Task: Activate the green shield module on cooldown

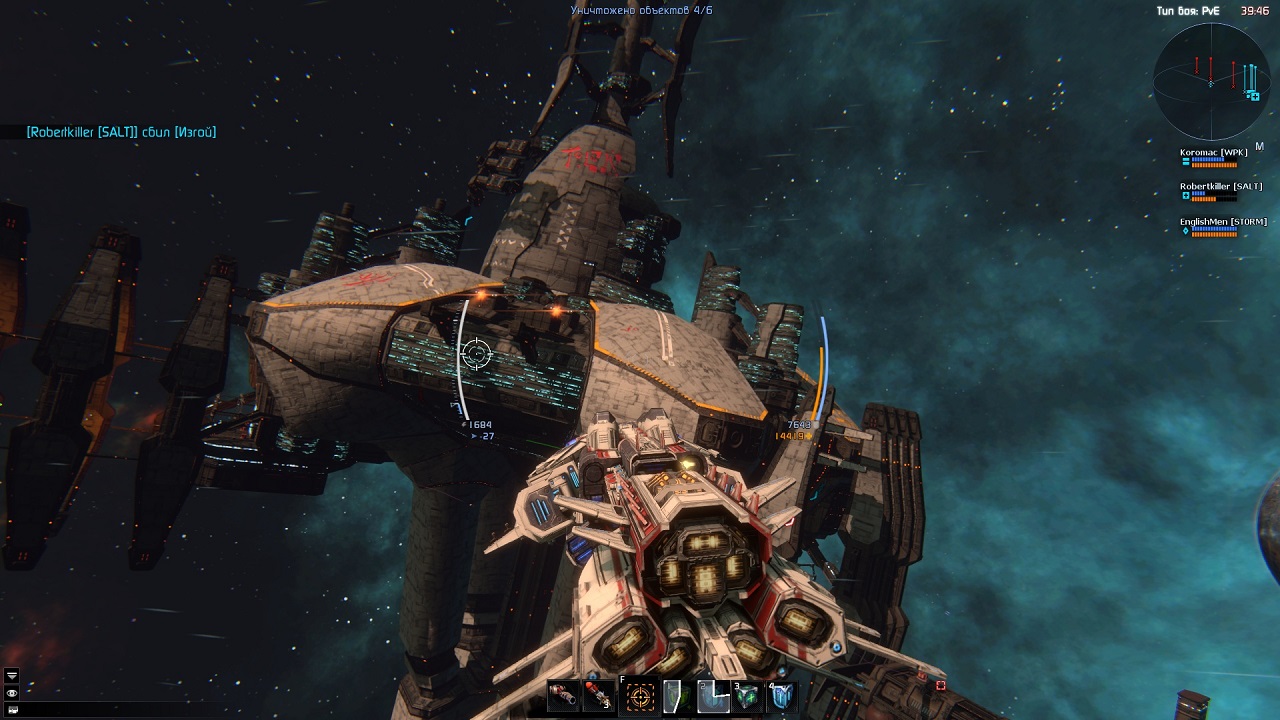Action: tap(677, 696)
